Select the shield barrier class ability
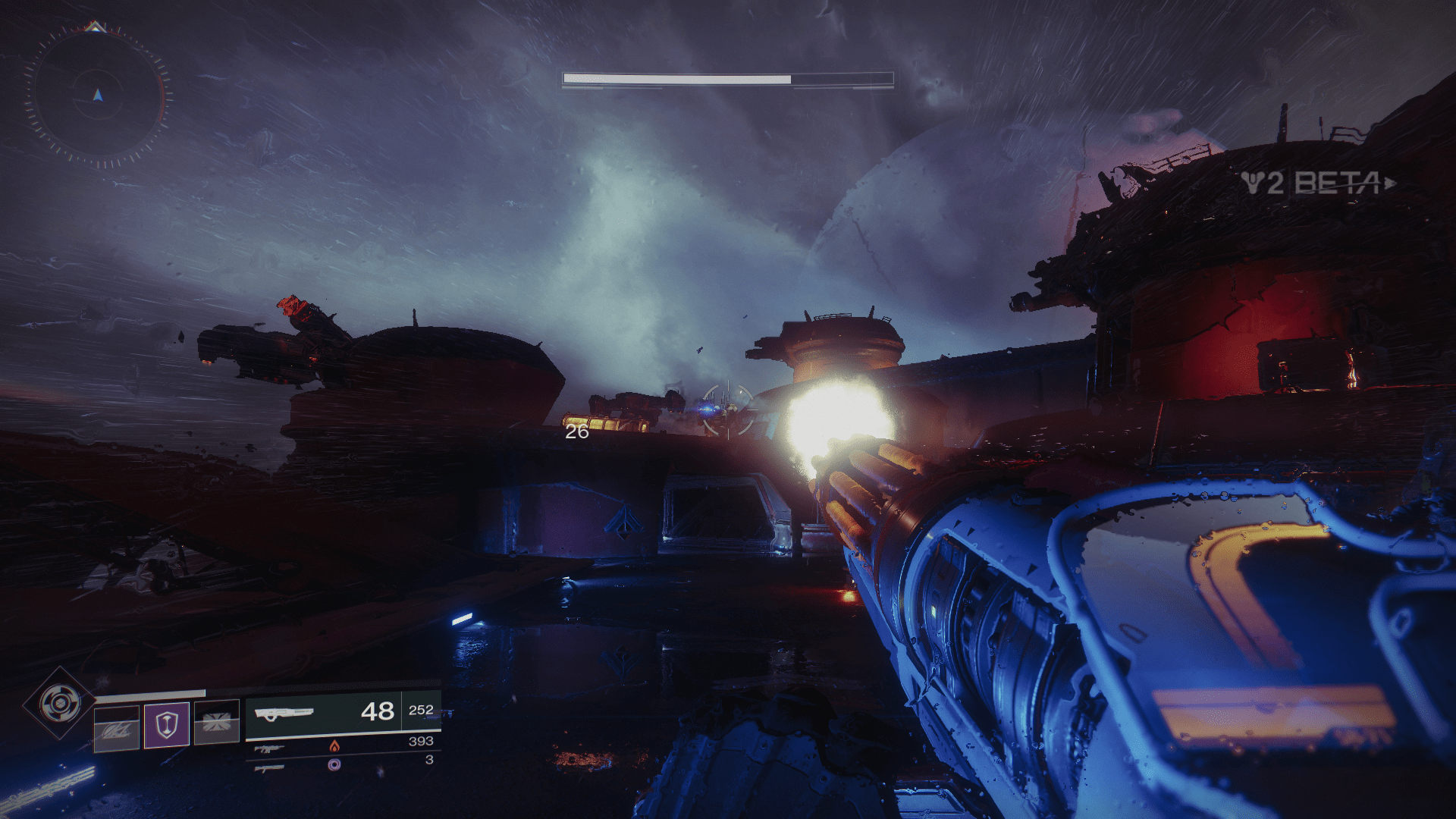The height and width of the screenshot is (819, 1456). pyautogui.click(x=166, y=724)
